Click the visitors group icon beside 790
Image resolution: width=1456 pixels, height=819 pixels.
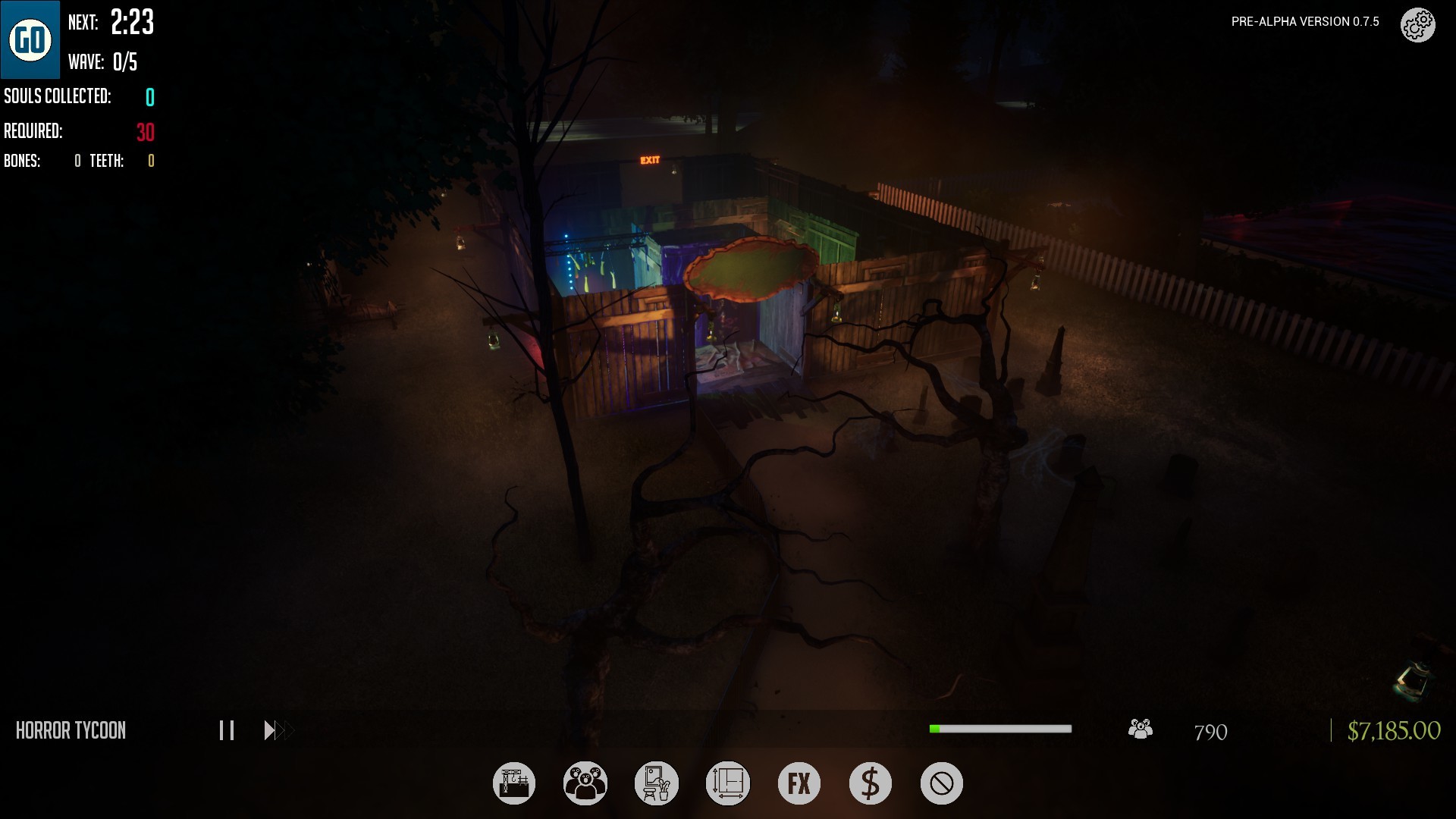point(1140,730)
